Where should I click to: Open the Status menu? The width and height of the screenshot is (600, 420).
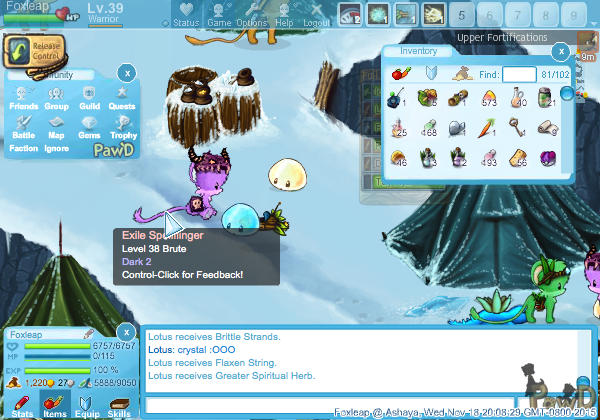coord(185,16)
